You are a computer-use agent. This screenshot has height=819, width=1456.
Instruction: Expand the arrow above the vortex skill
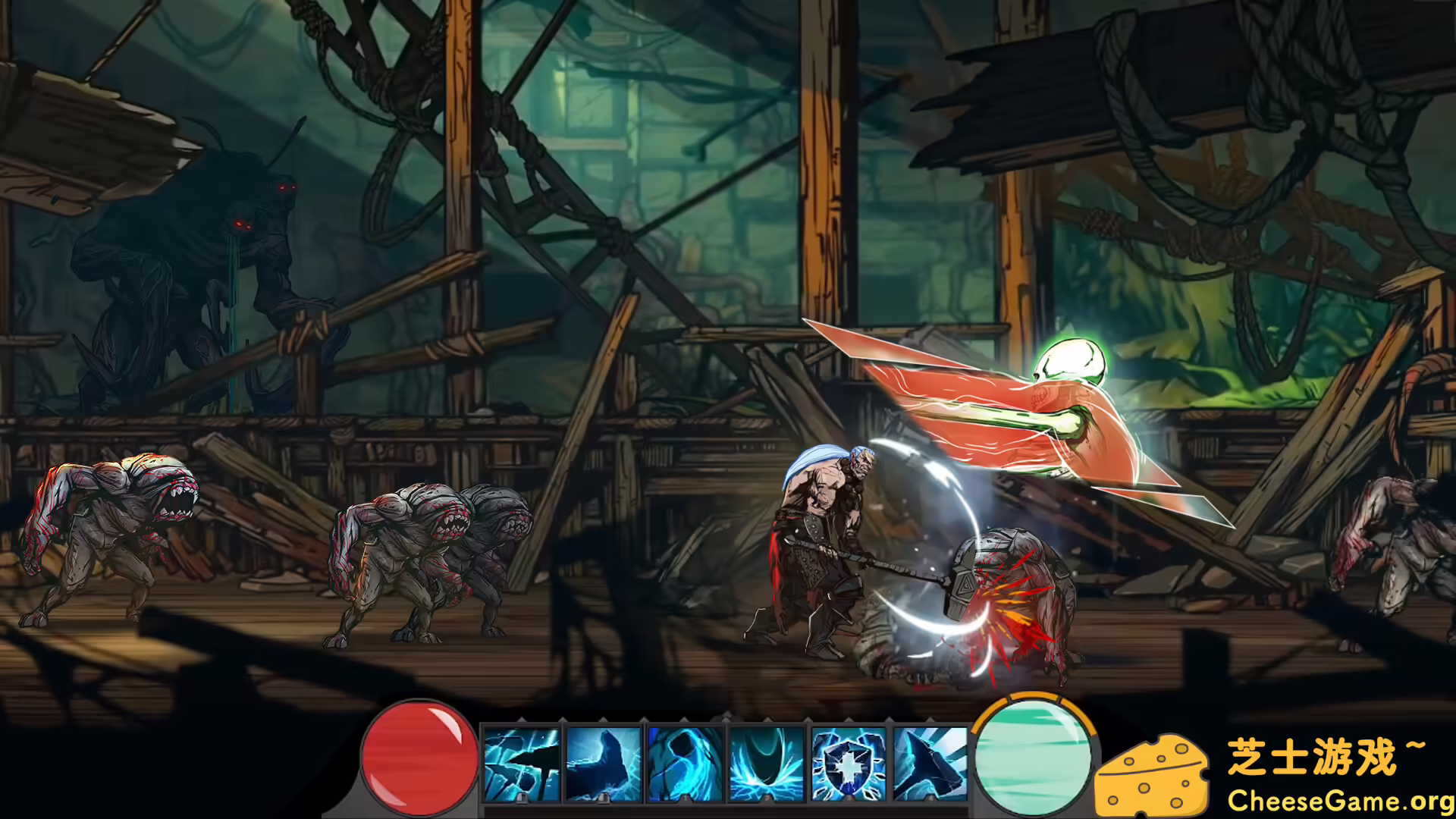coord(767,718)
